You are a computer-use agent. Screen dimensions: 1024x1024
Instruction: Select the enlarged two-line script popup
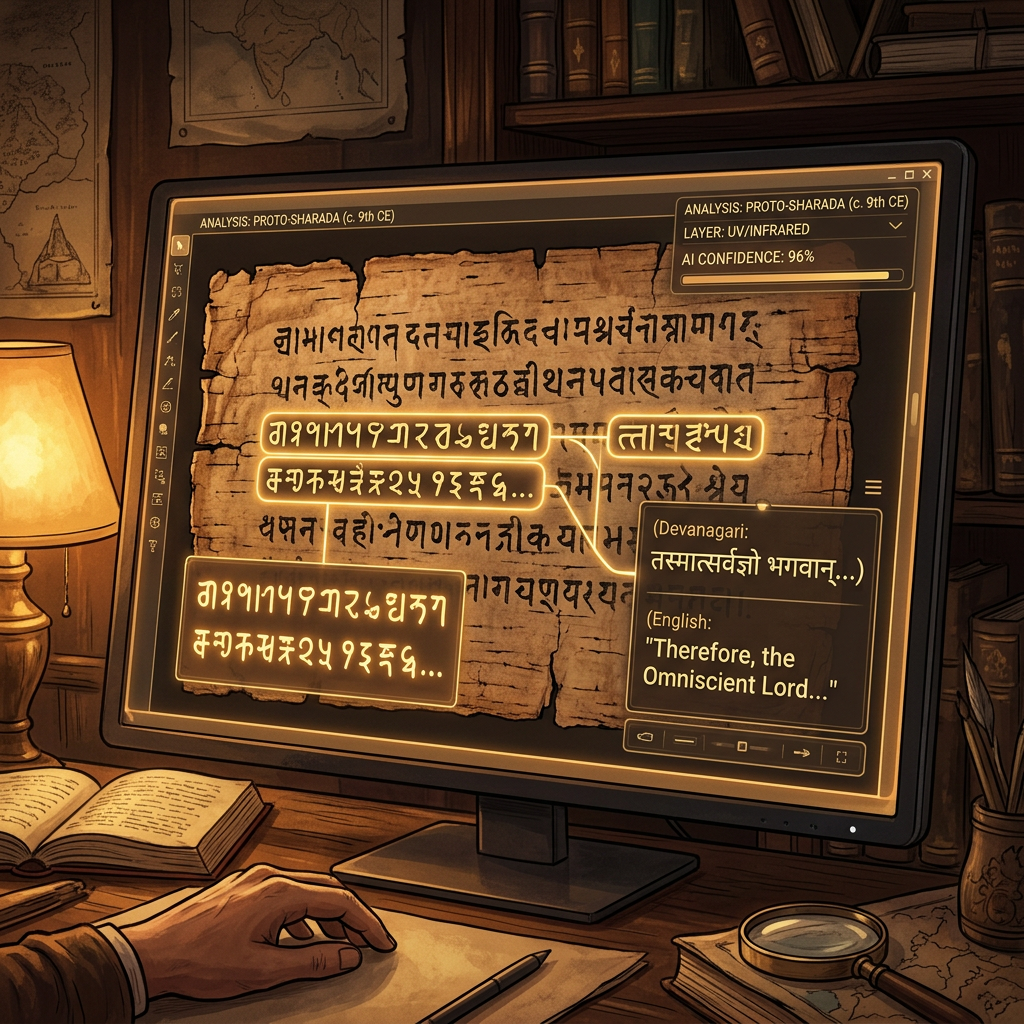[323, 634]
